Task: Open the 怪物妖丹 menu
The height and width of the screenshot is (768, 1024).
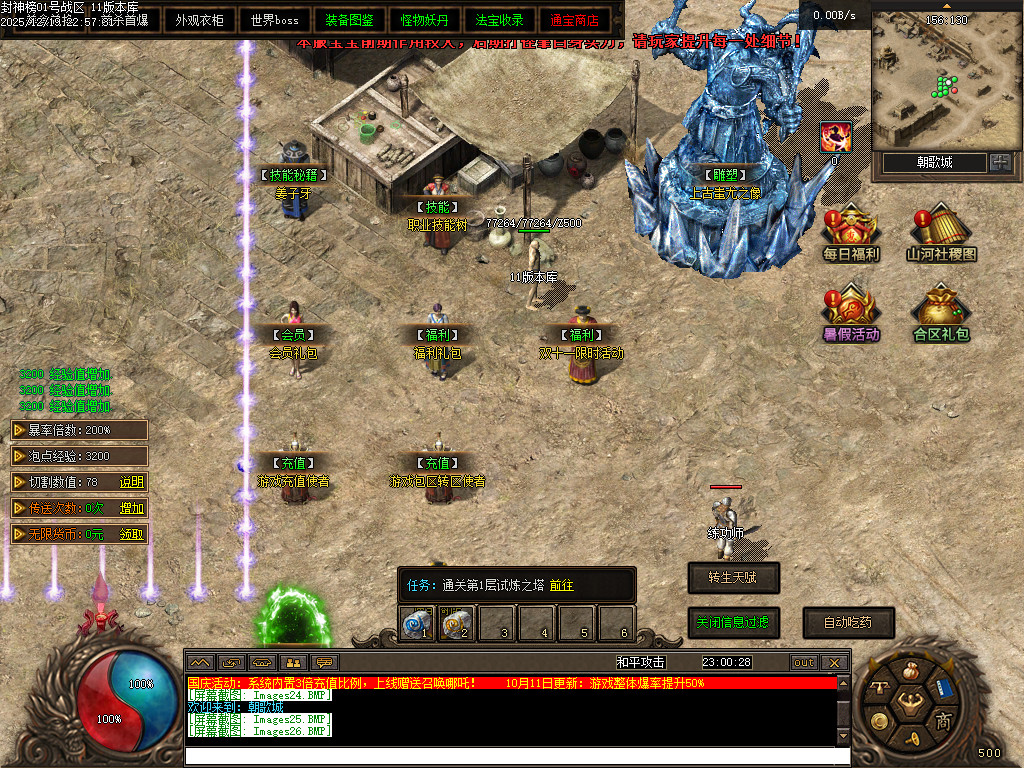Action: 425,19
